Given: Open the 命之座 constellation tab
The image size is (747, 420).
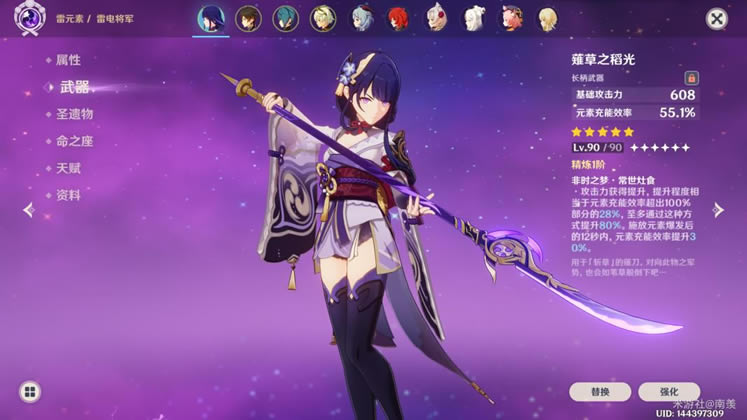Looking at the screenshot, I should (x=75, y=141).
